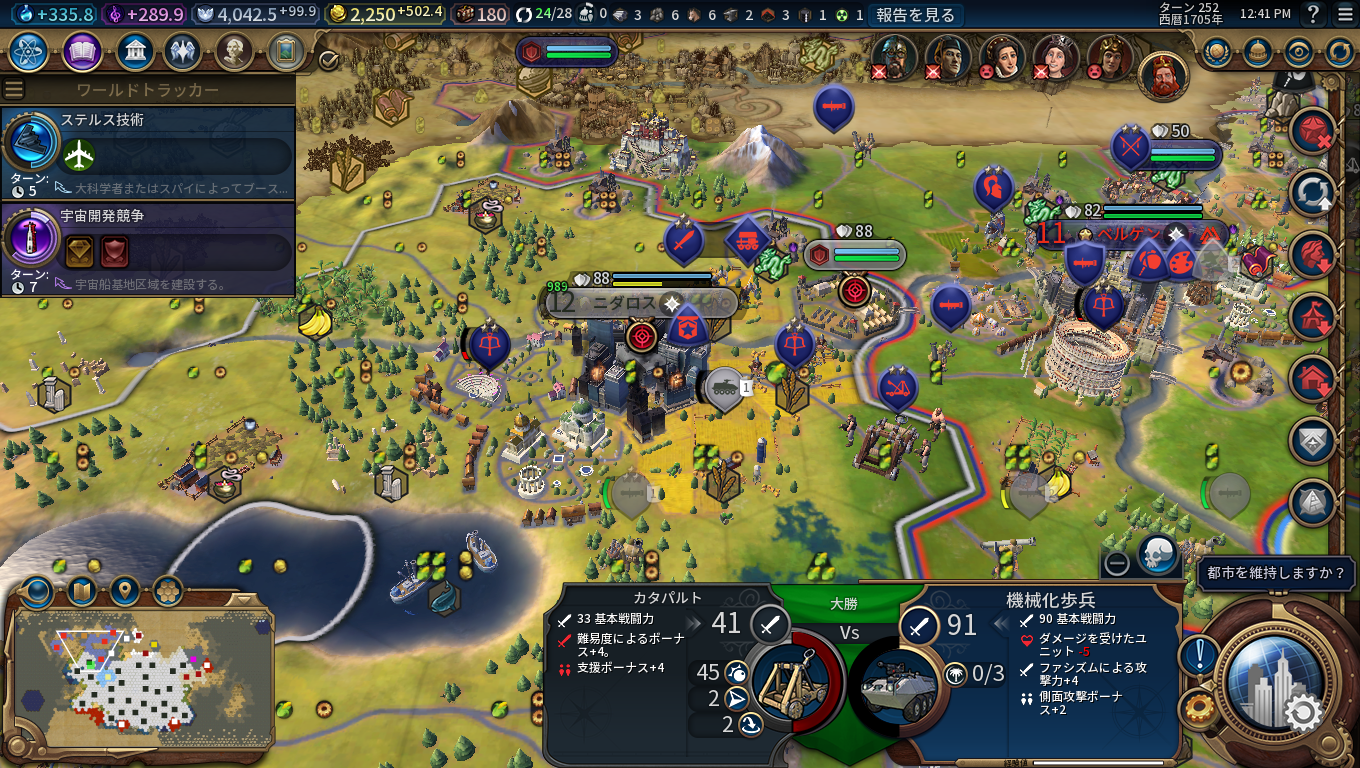The image size is (1360, 768).
Task: Open diplomacy with the helmeted bearded leader
Action: point(894,57)
